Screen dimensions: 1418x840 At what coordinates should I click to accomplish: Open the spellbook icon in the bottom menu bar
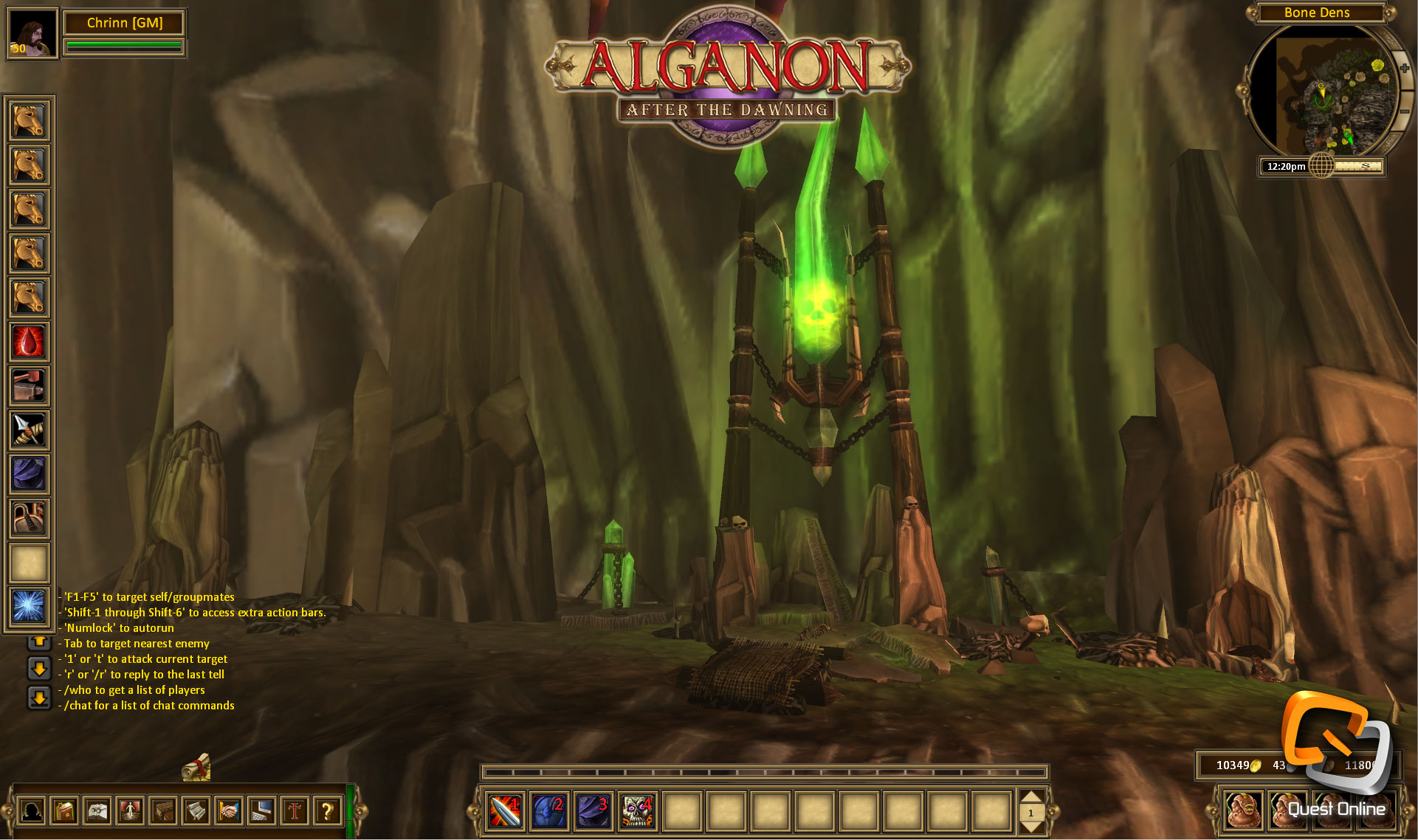click(x=65, y=811)
